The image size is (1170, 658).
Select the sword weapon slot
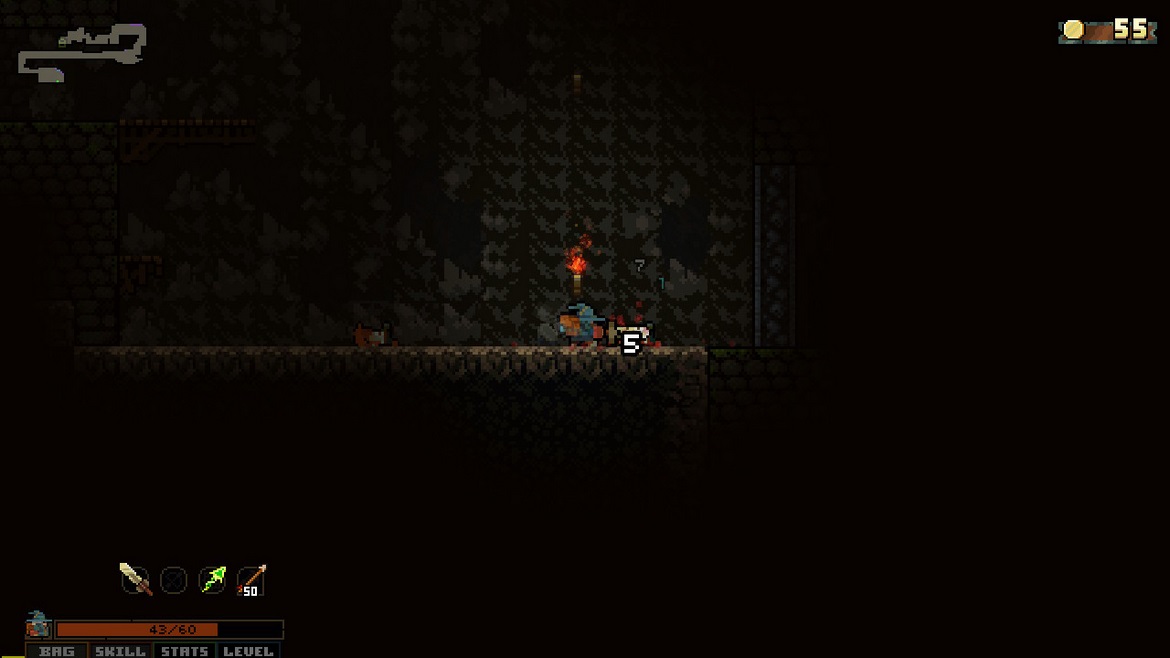tap(135, 579)
